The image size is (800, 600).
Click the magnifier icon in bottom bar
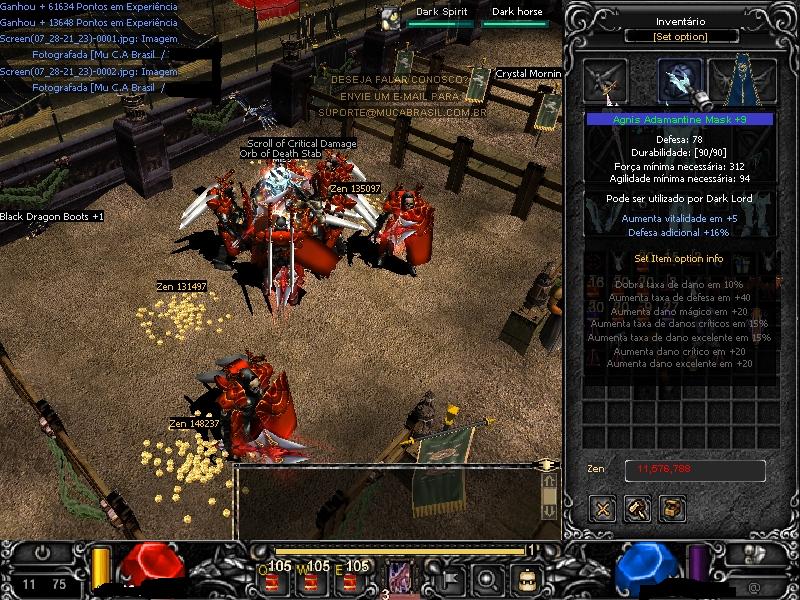click(x=488, y=578)
